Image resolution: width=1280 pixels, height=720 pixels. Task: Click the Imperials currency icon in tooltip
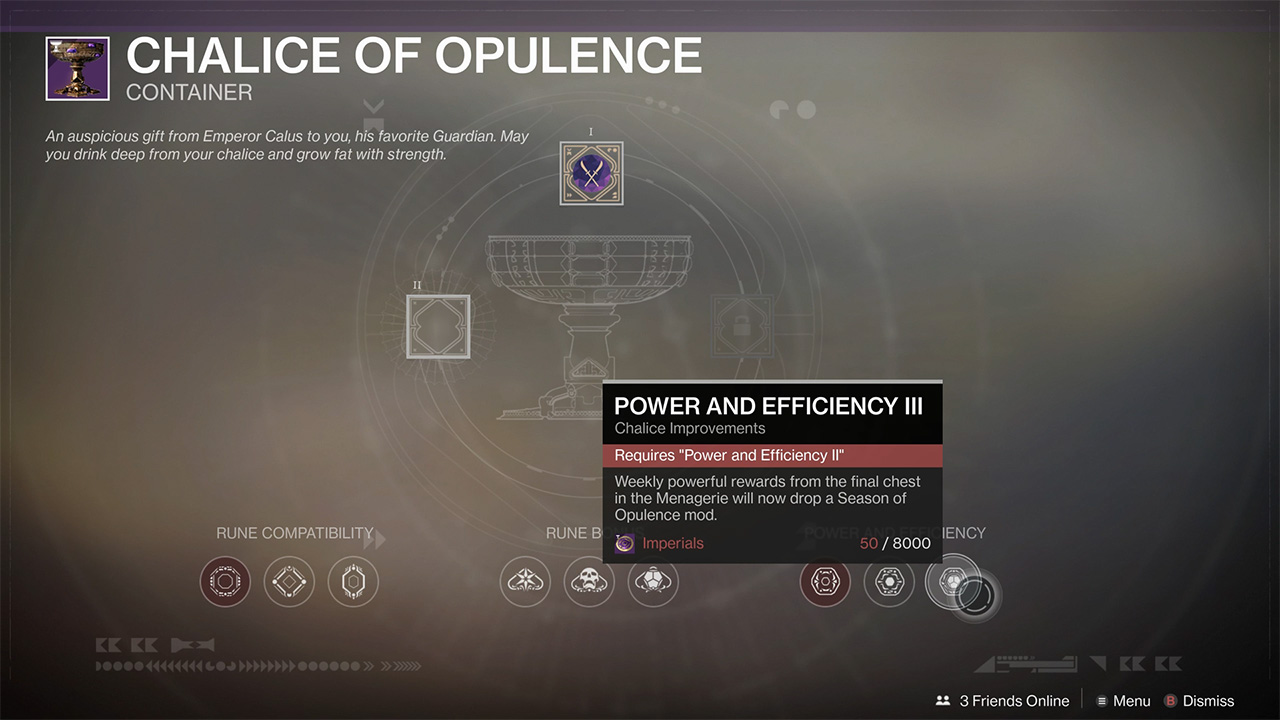coord(625,543)
